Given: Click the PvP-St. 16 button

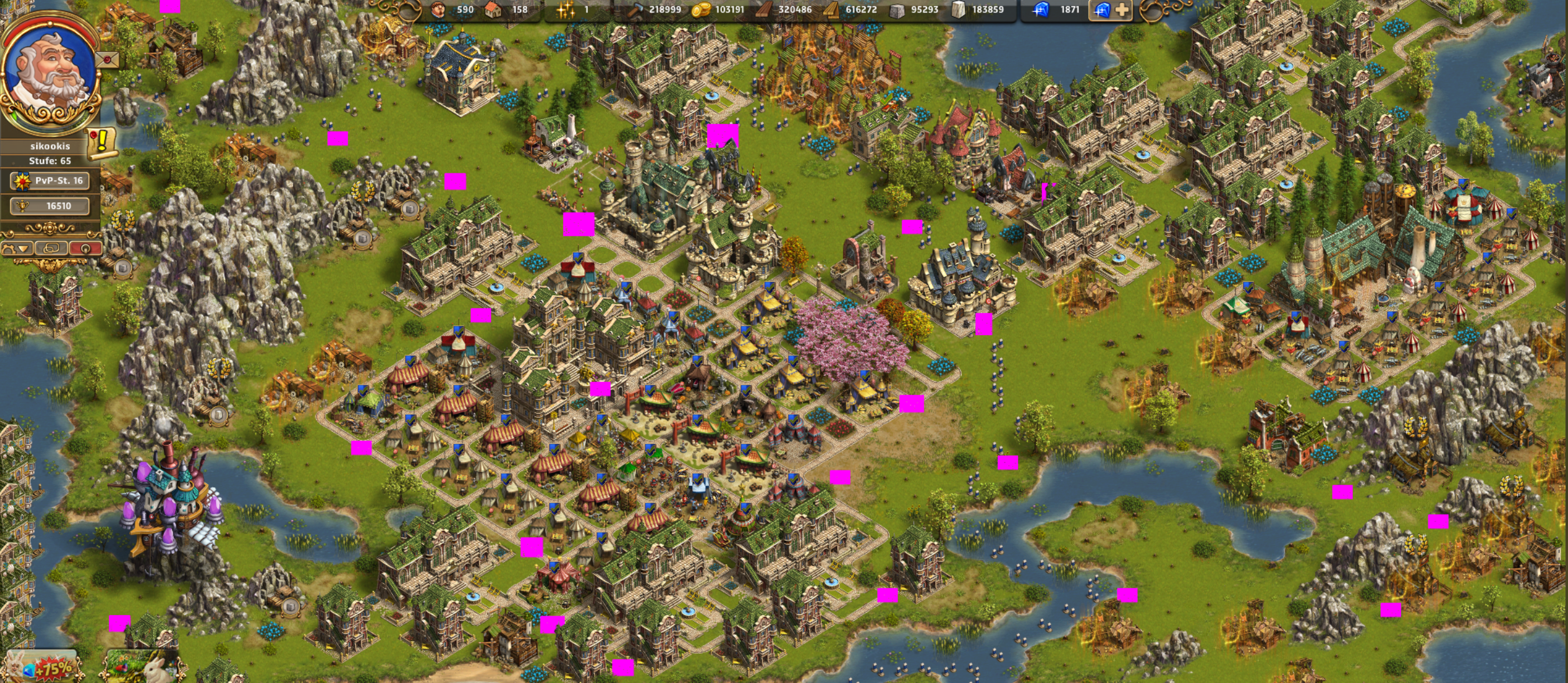Looking at the screenshot, I should pyautogui.click(x=51, y=181).
